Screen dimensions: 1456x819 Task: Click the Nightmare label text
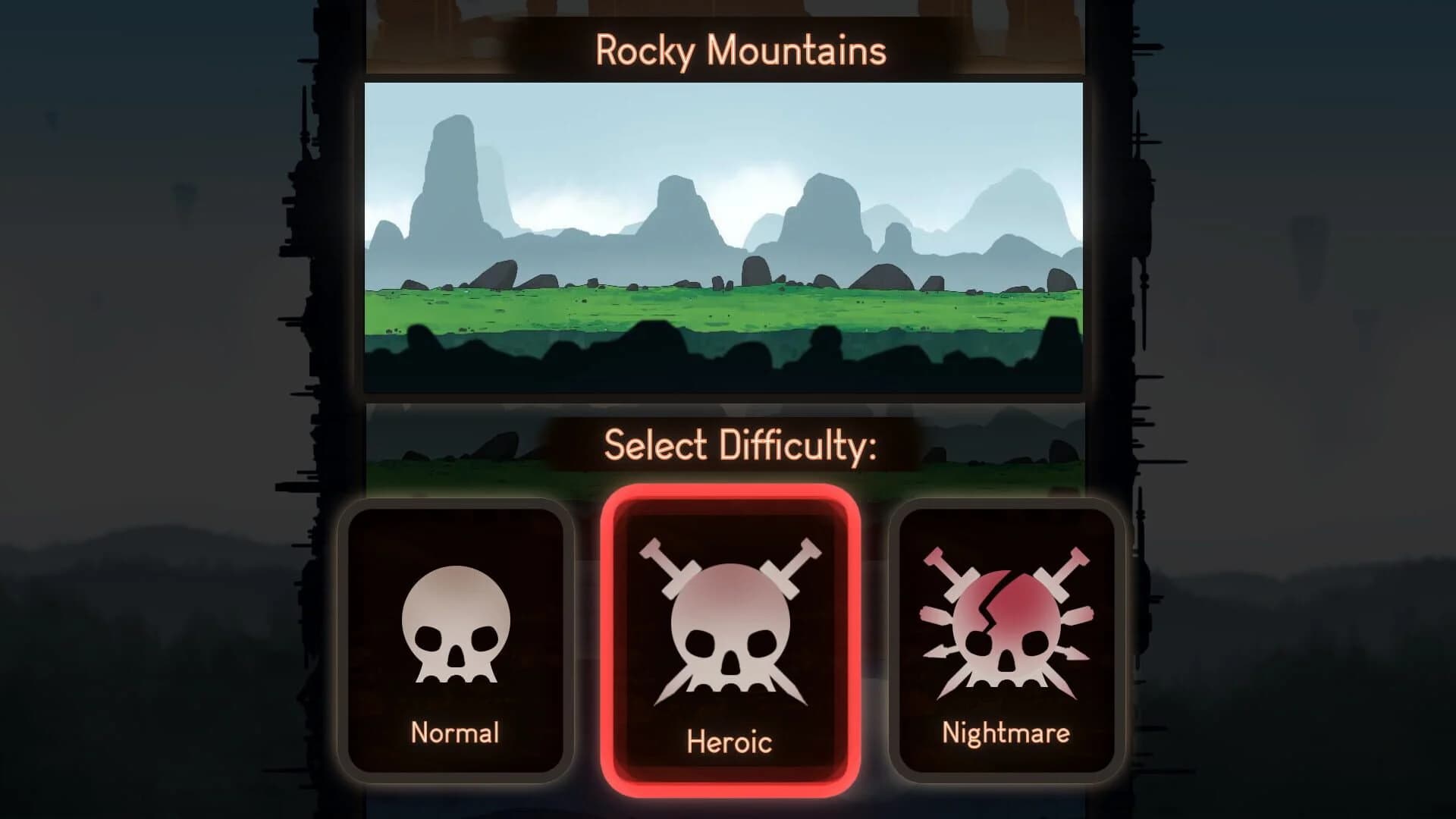[1005, 732]
